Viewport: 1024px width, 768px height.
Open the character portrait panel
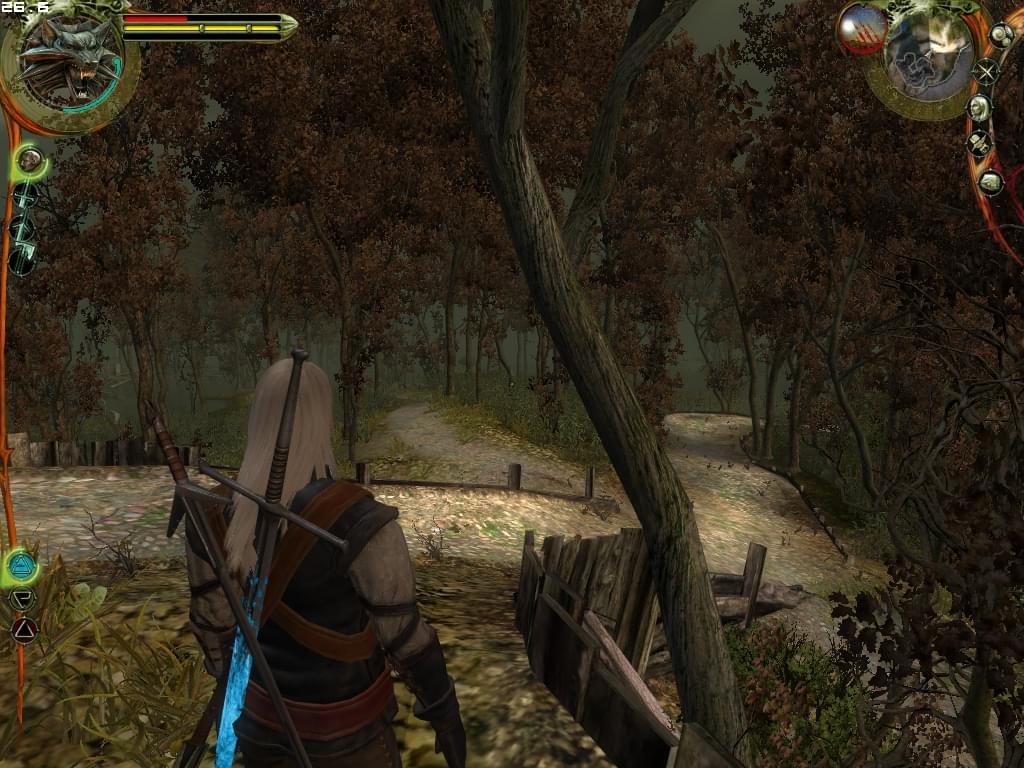[x=979, y=108]
